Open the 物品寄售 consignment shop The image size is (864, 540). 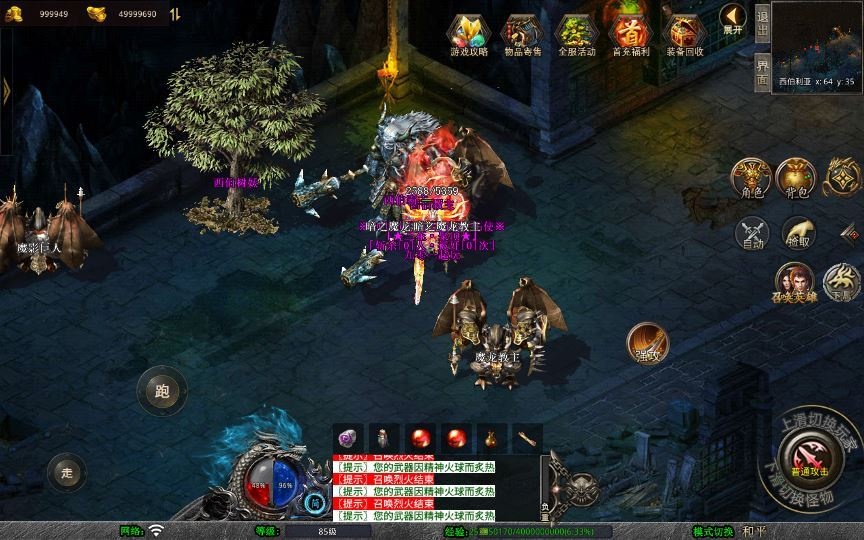click(522, 34)
